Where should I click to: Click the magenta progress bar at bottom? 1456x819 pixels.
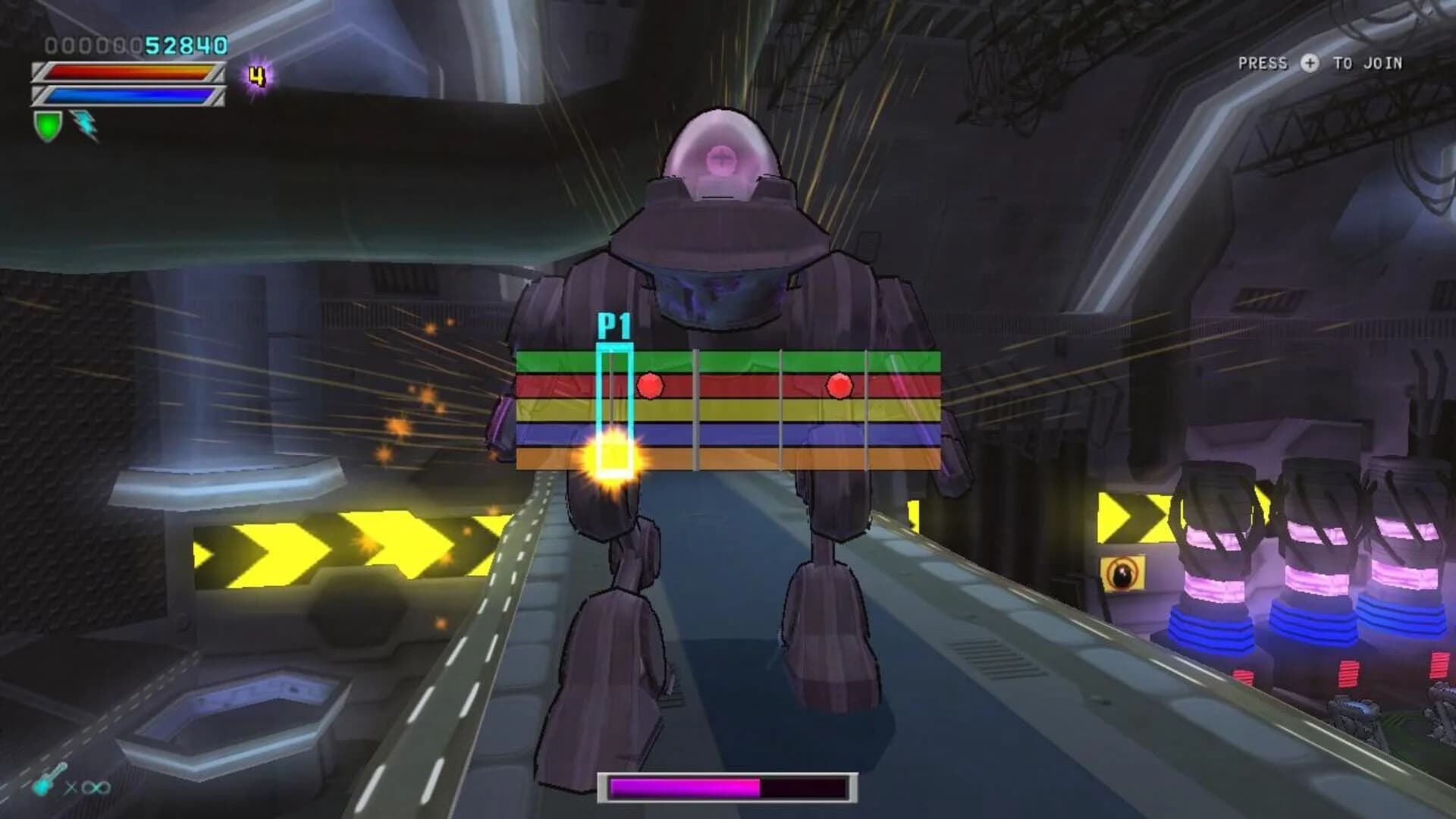[x=682, y=789]
